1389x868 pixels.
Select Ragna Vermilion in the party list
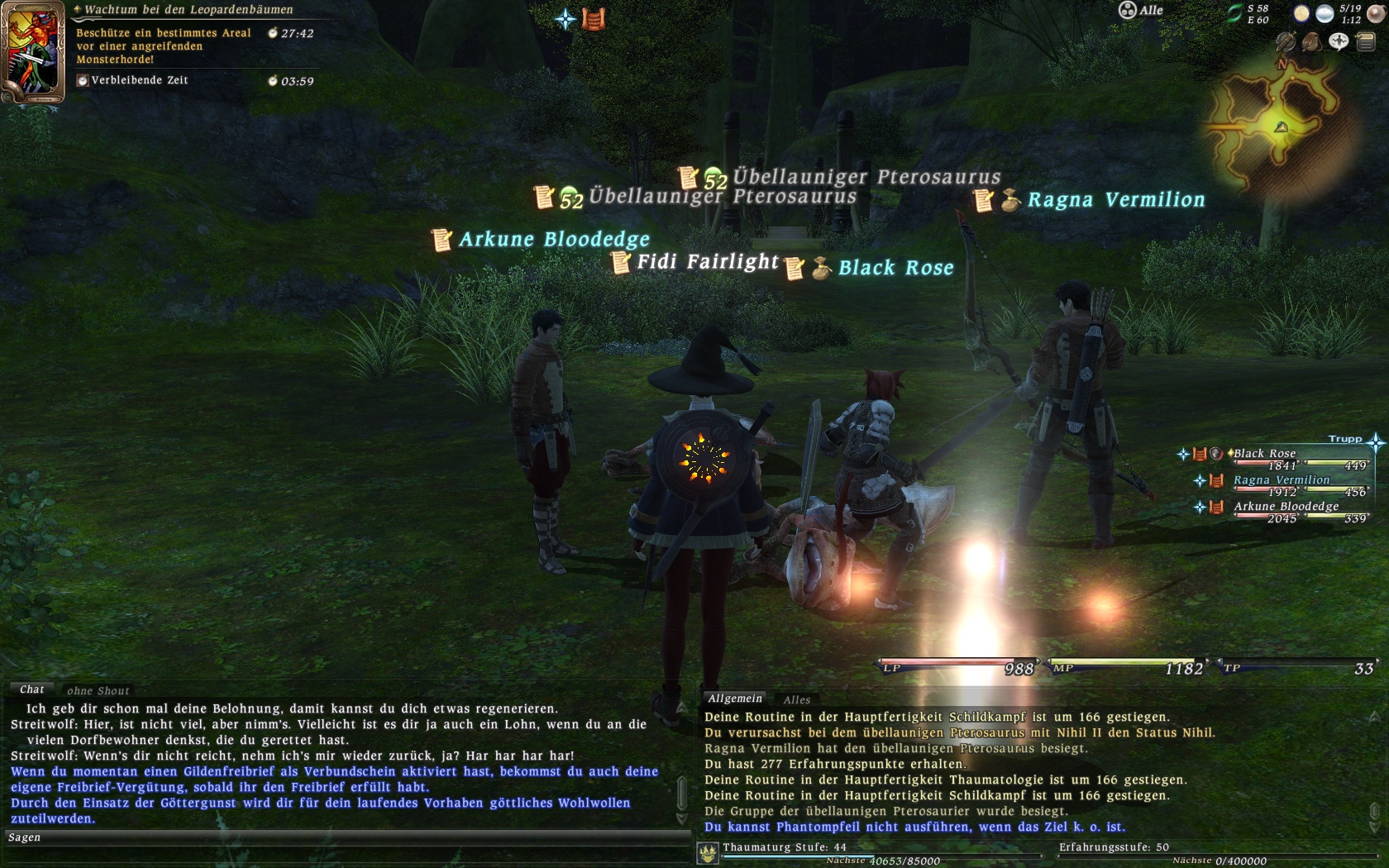[x=1281, y=480]
